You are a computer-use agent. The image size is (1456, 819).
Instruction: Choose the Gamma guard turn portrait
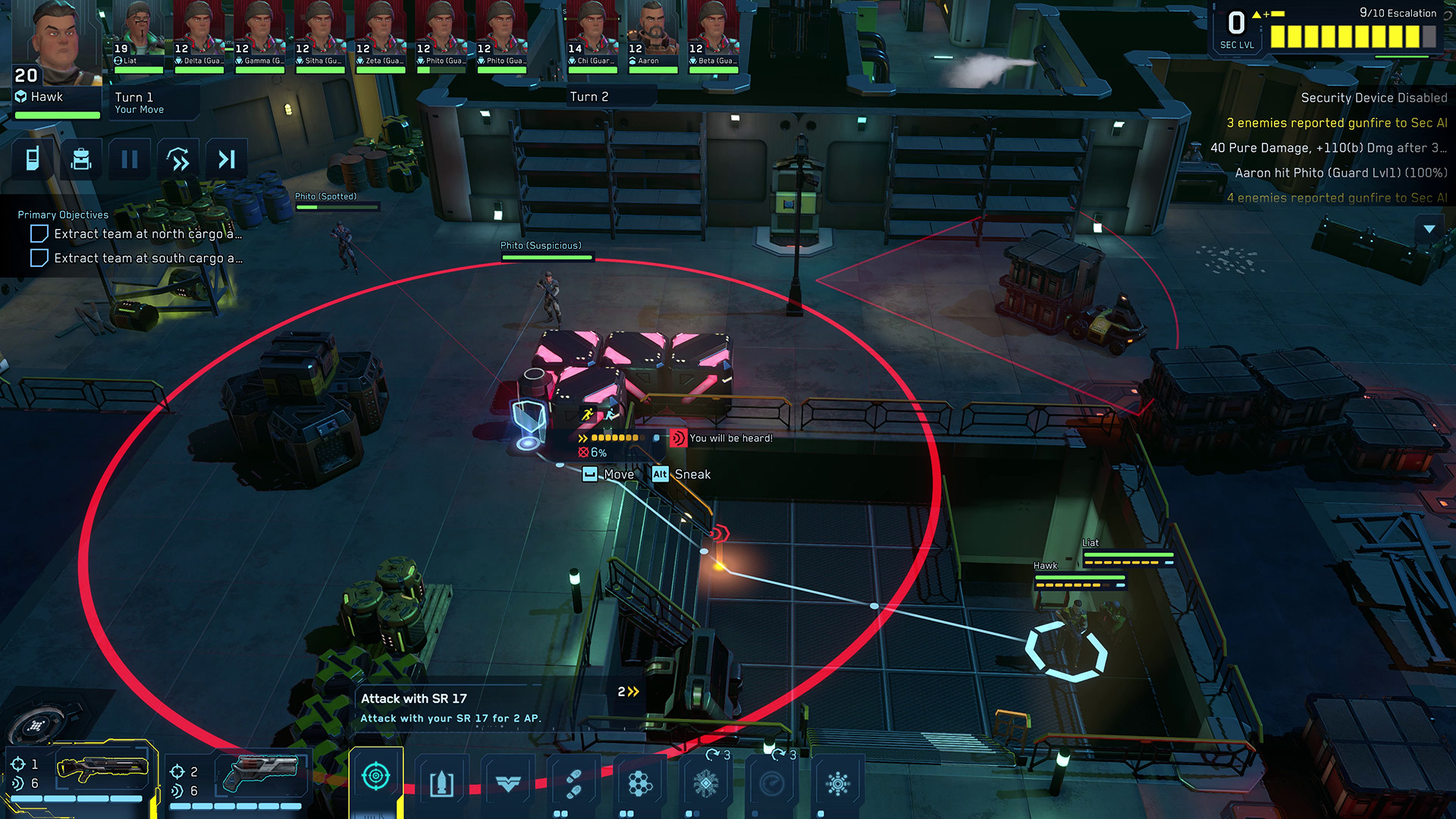[x=259, y=34]
